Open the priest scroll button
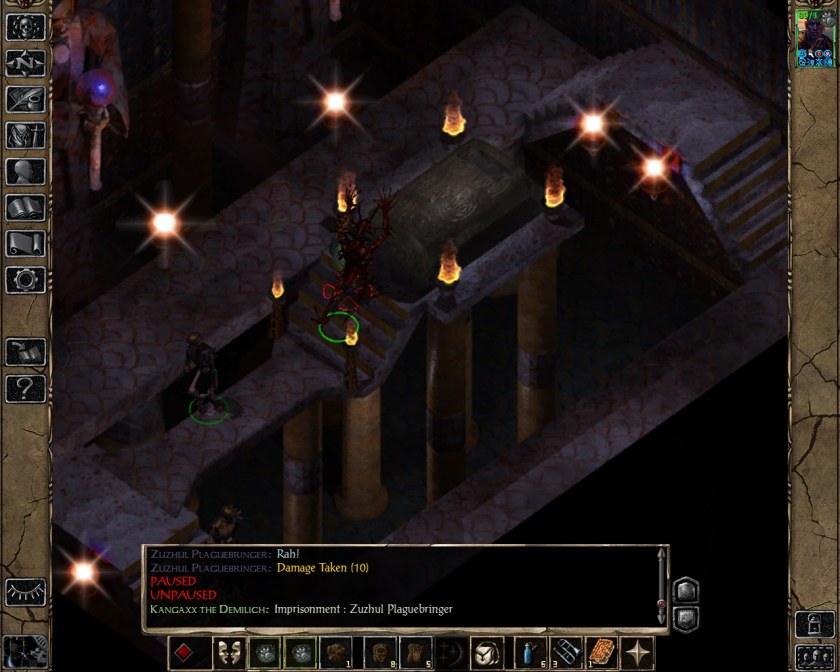Image resolution: width=840 pixels, height=672 pixels. [26, 243]
